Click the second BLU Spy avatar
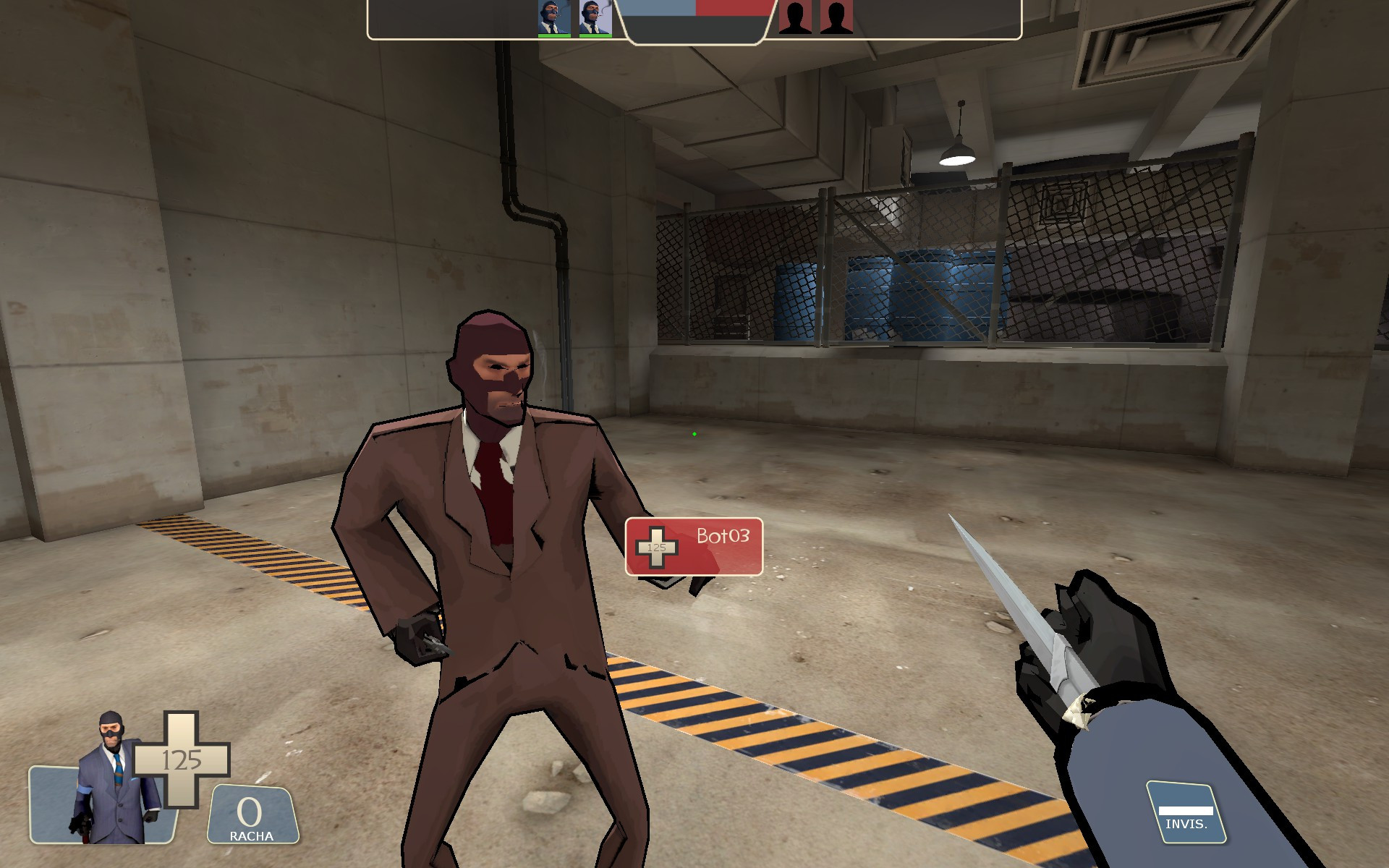Image resolution: width=1389 pixels, height=868 pixels. 594,17
